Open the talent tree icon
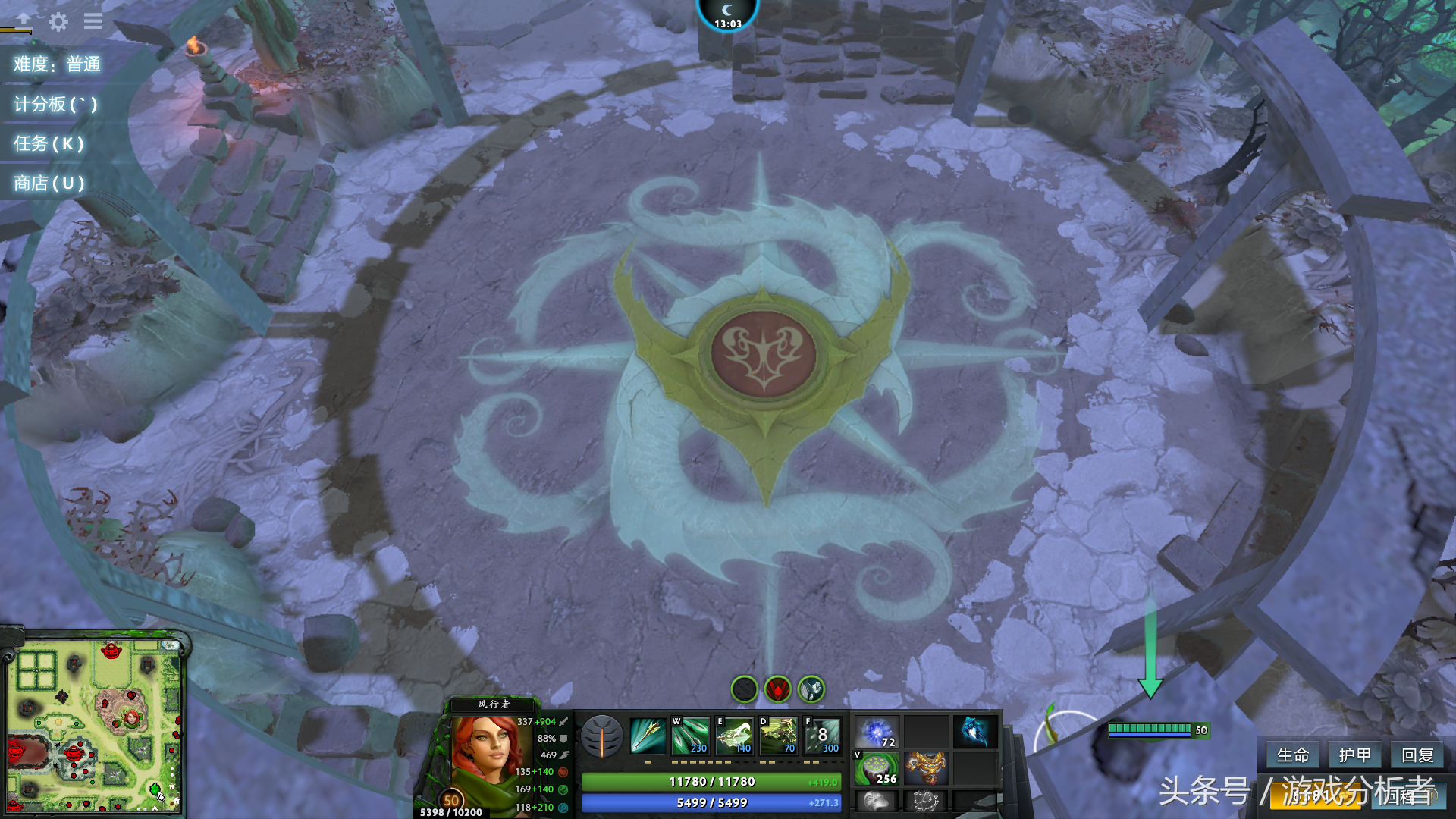The image size is (1456, 819). click(602, 736)
